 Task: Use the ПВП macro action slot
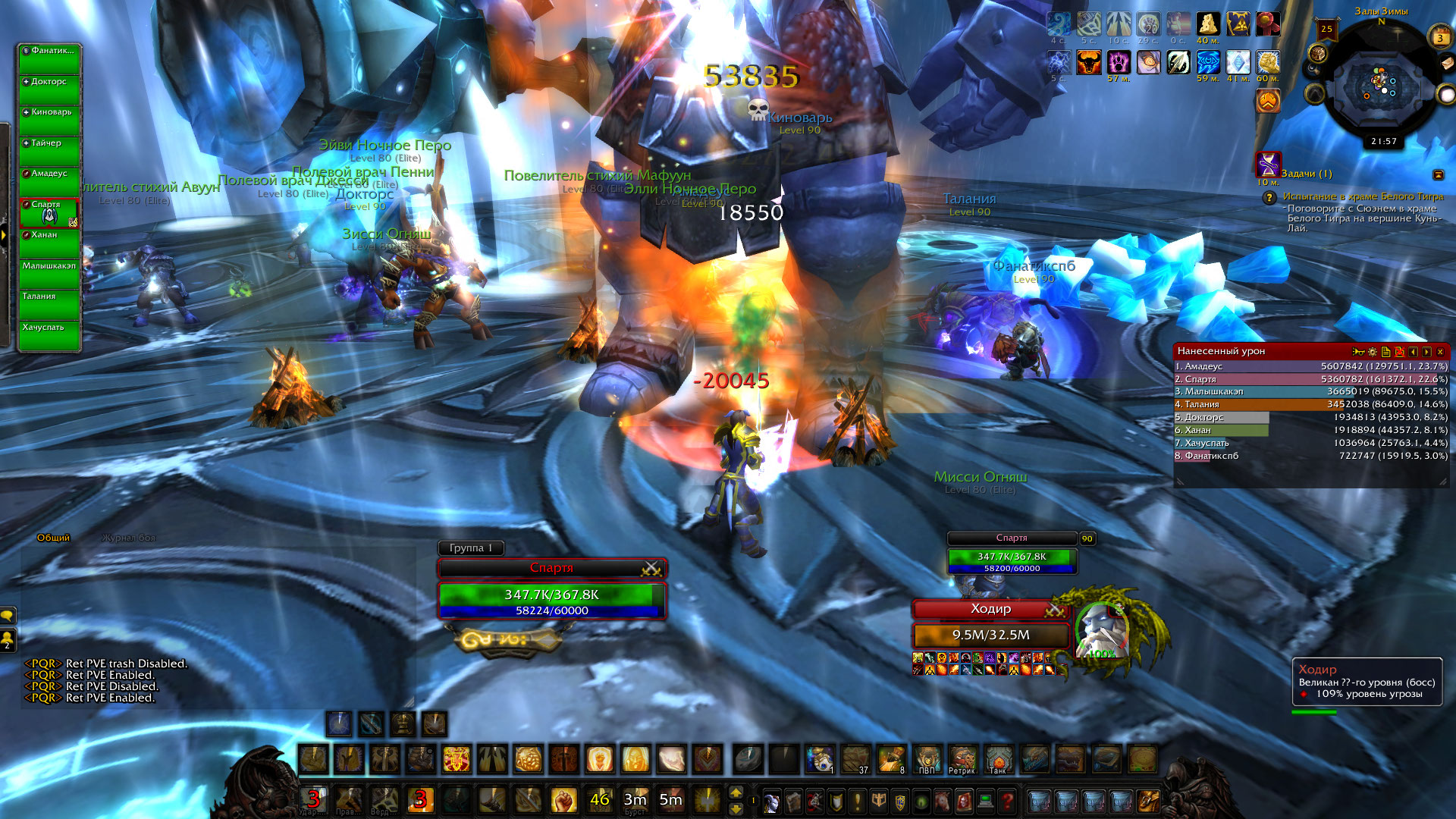[x=927, y=759]
